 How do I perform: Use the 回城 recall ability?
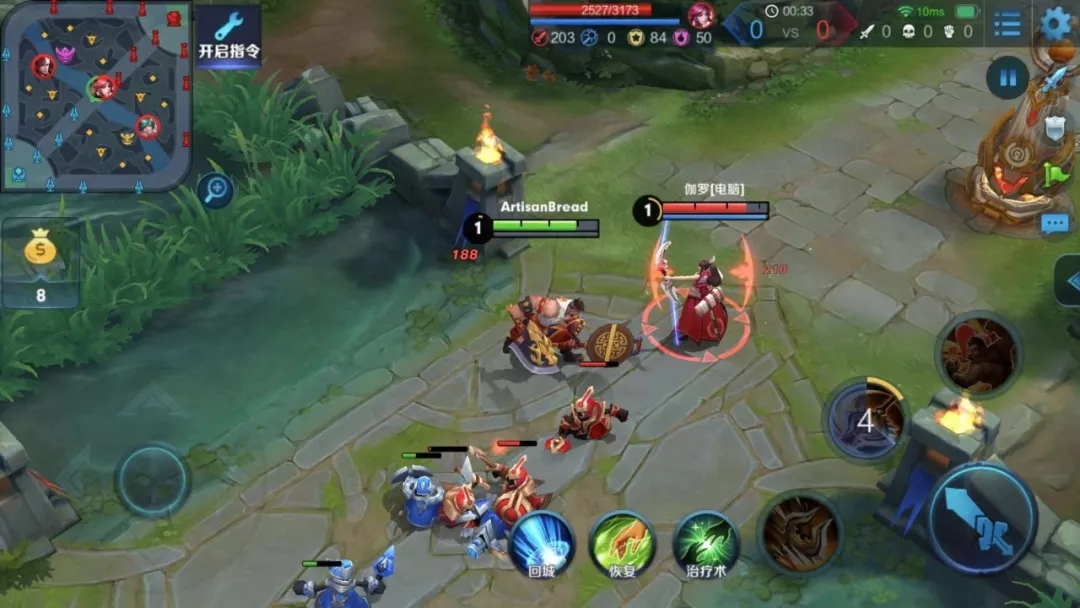coord(542,545)
